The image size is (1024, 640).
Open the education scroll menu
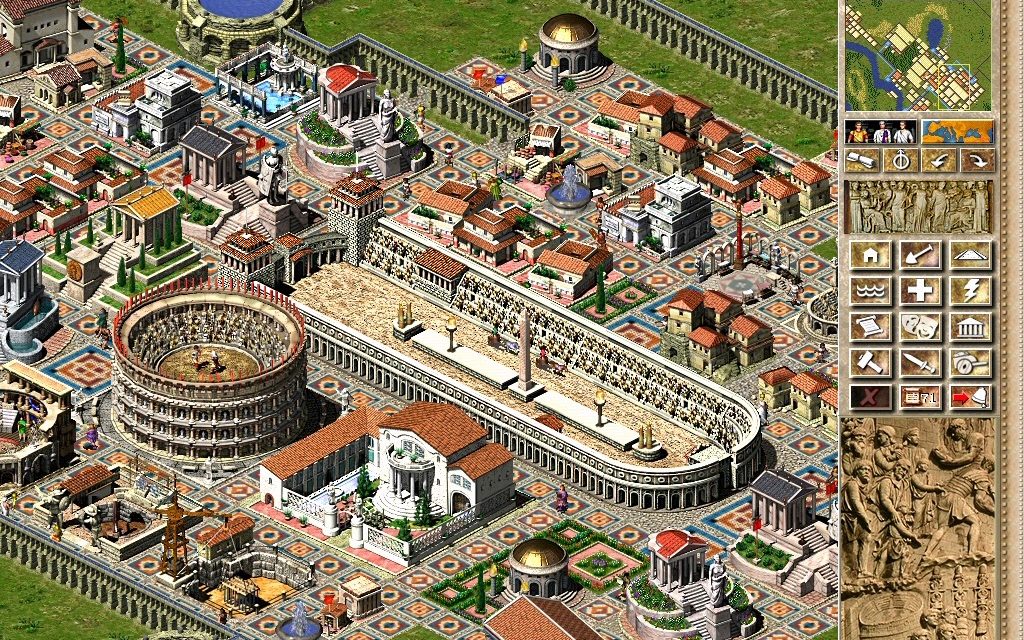tap(870, 327)
